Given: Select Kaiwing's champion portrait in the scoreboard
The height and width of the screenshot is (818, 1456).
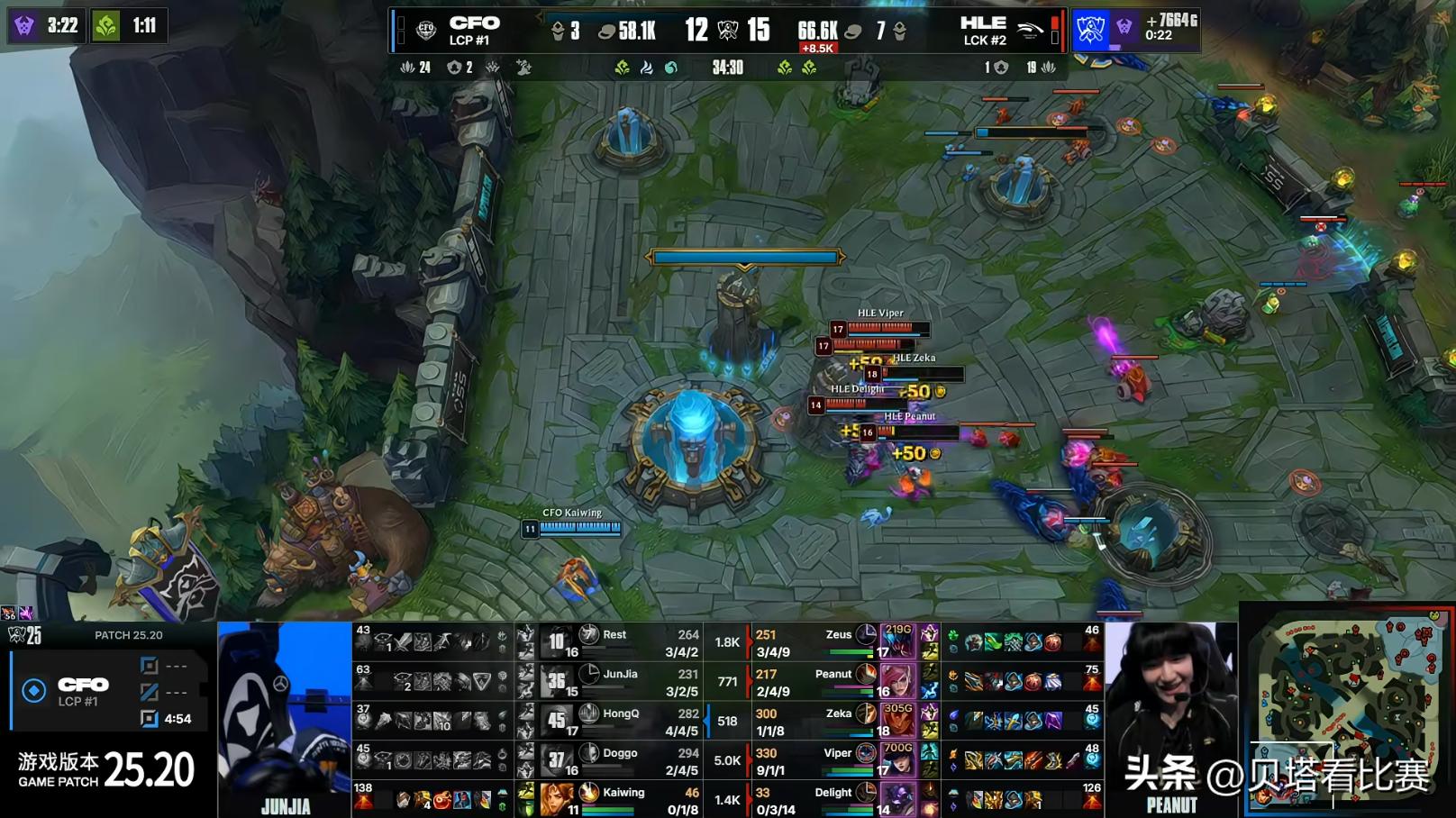Looking at the screenshot, I should point(556,796).
